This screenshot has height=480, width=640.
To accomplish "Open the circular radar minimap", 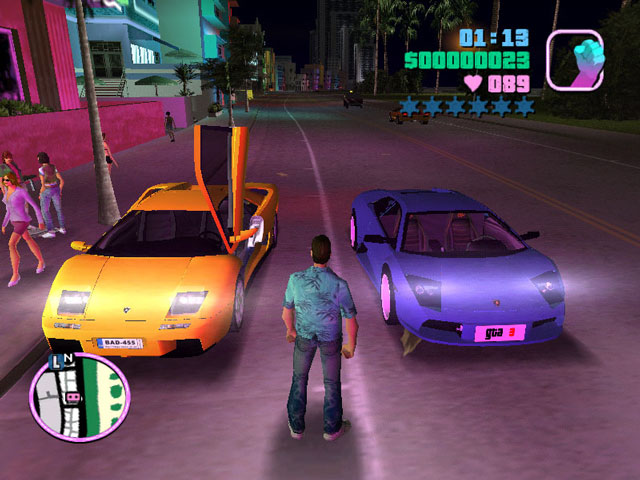I will [x=79, y=397].
